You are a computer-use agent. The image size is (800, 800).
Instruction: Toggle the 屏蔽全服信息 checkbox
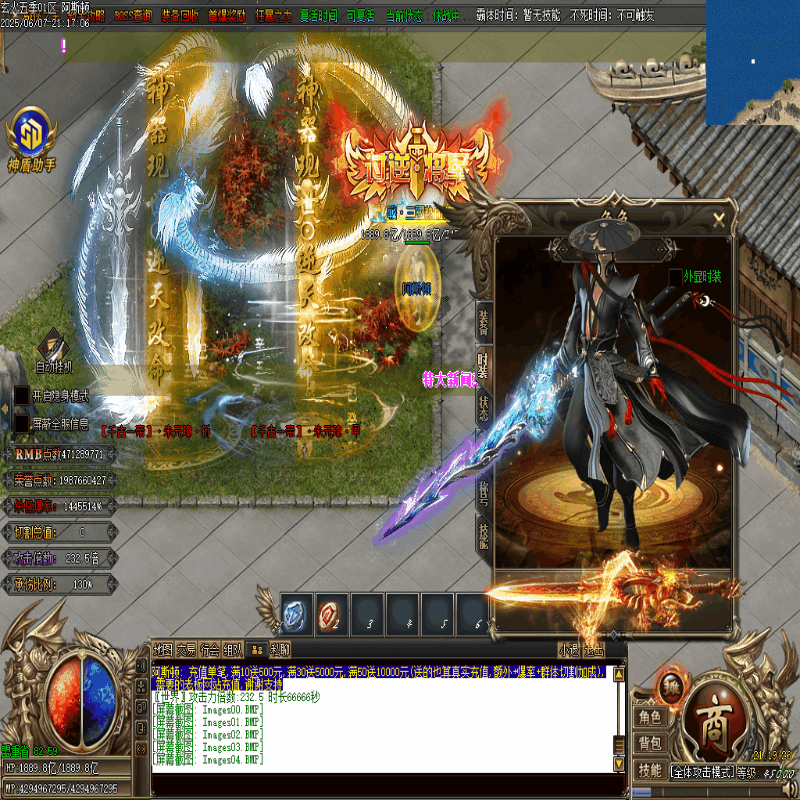[x=21, y=423]
